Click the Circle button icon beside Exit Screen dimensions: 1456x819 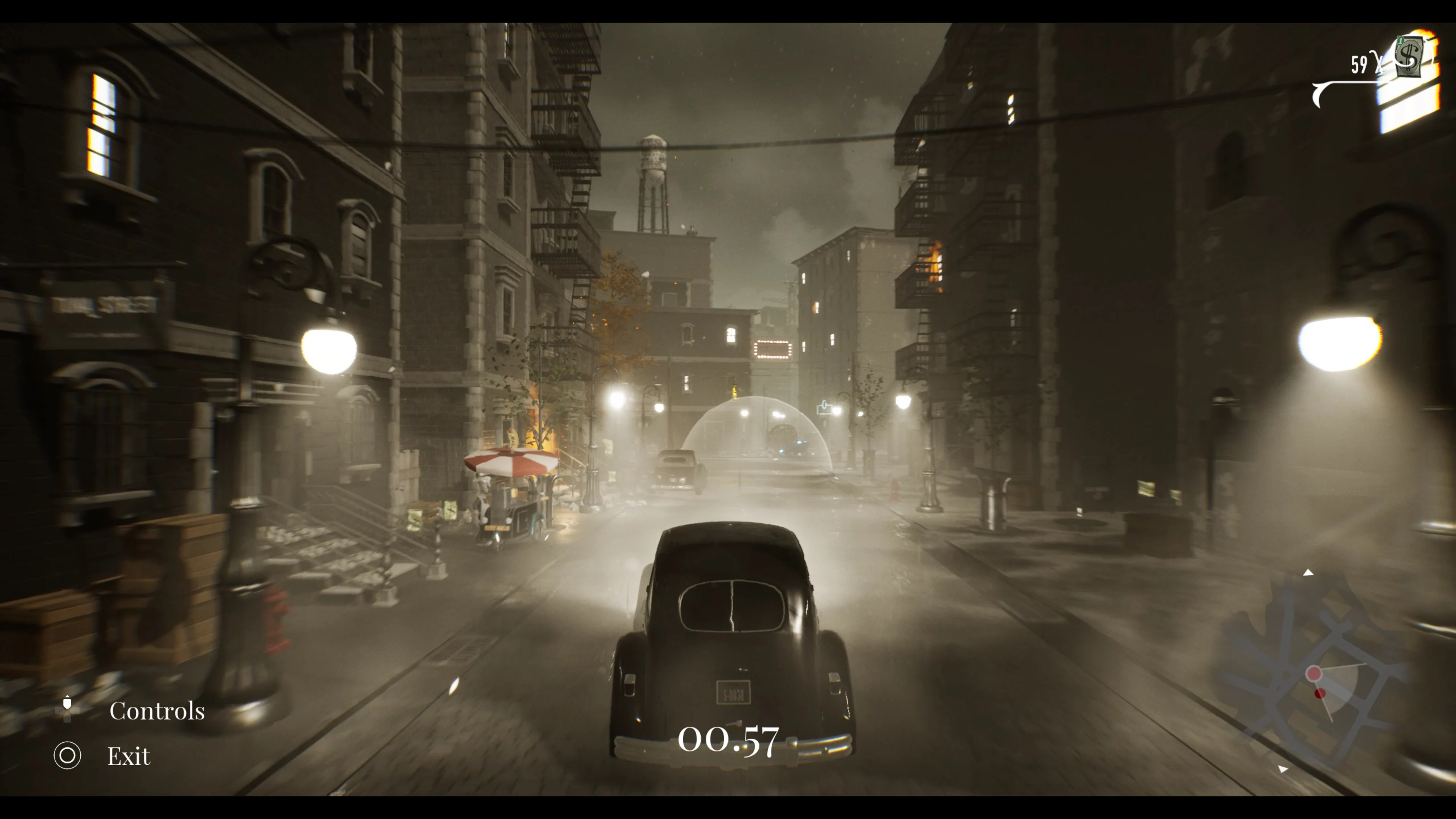click(67, 755)
